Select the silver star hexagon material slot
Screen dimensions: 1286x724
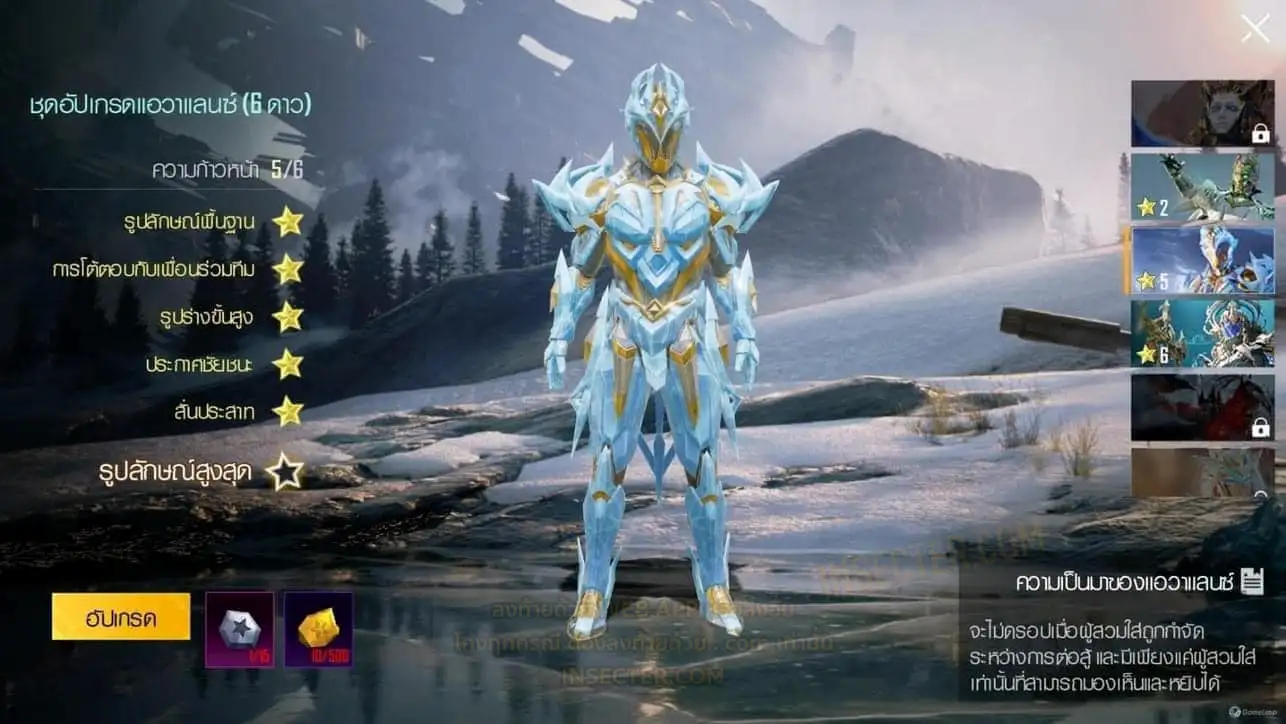click(x=239, y=629)
